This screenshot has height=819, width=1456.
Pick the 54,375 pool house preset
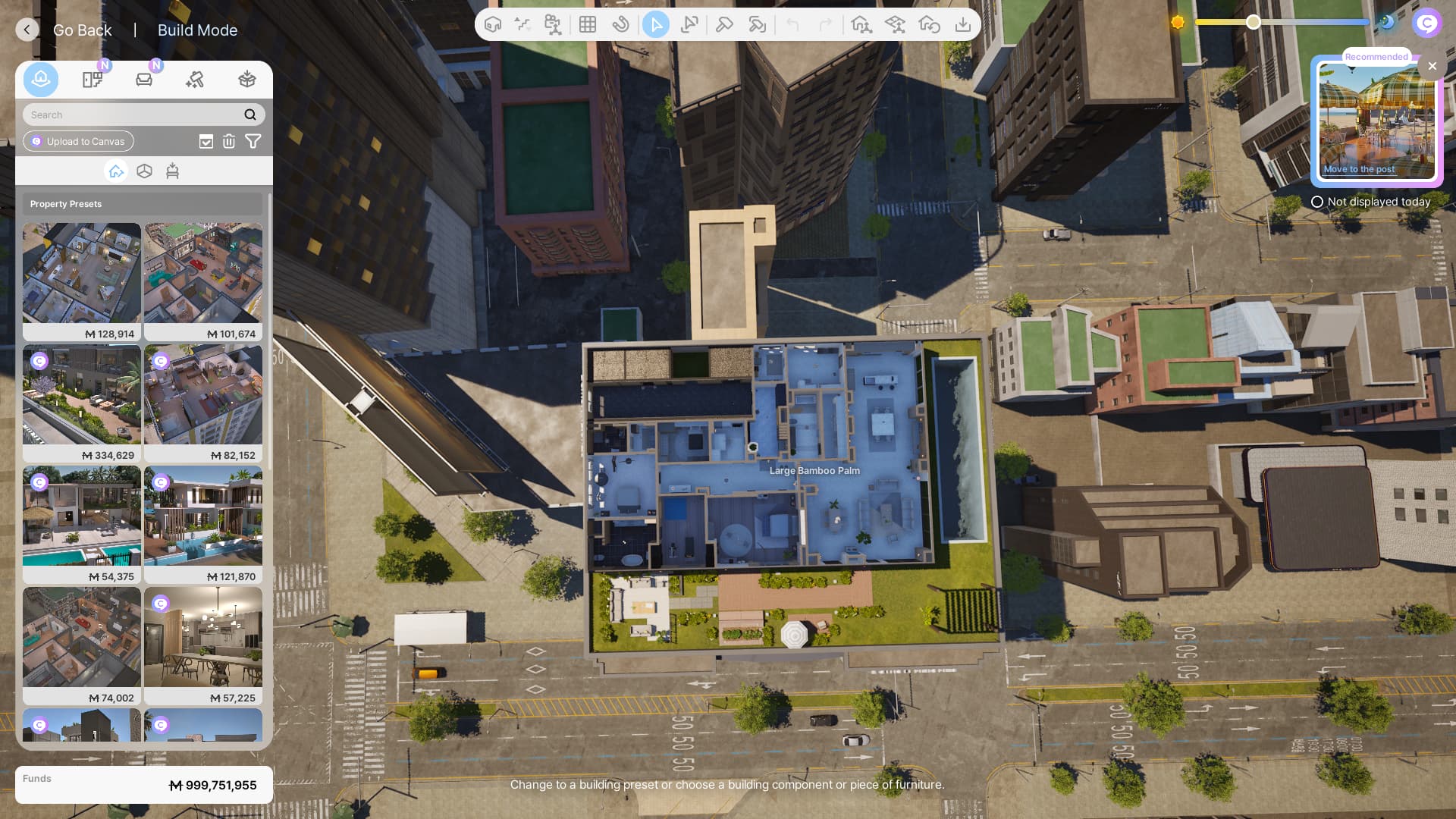coord(82,524)
